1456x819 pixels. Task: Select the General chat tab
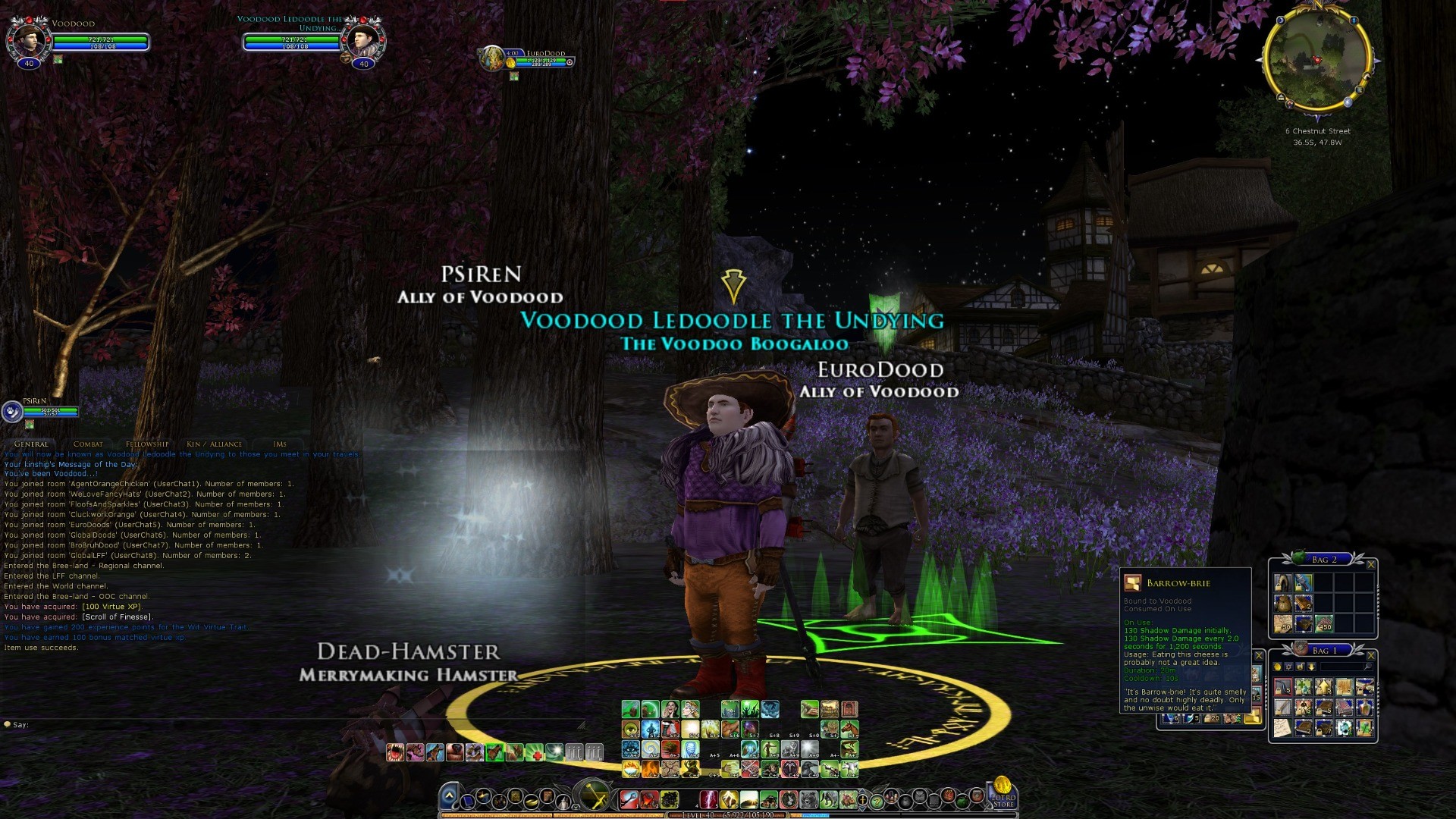tap(31, 444)
